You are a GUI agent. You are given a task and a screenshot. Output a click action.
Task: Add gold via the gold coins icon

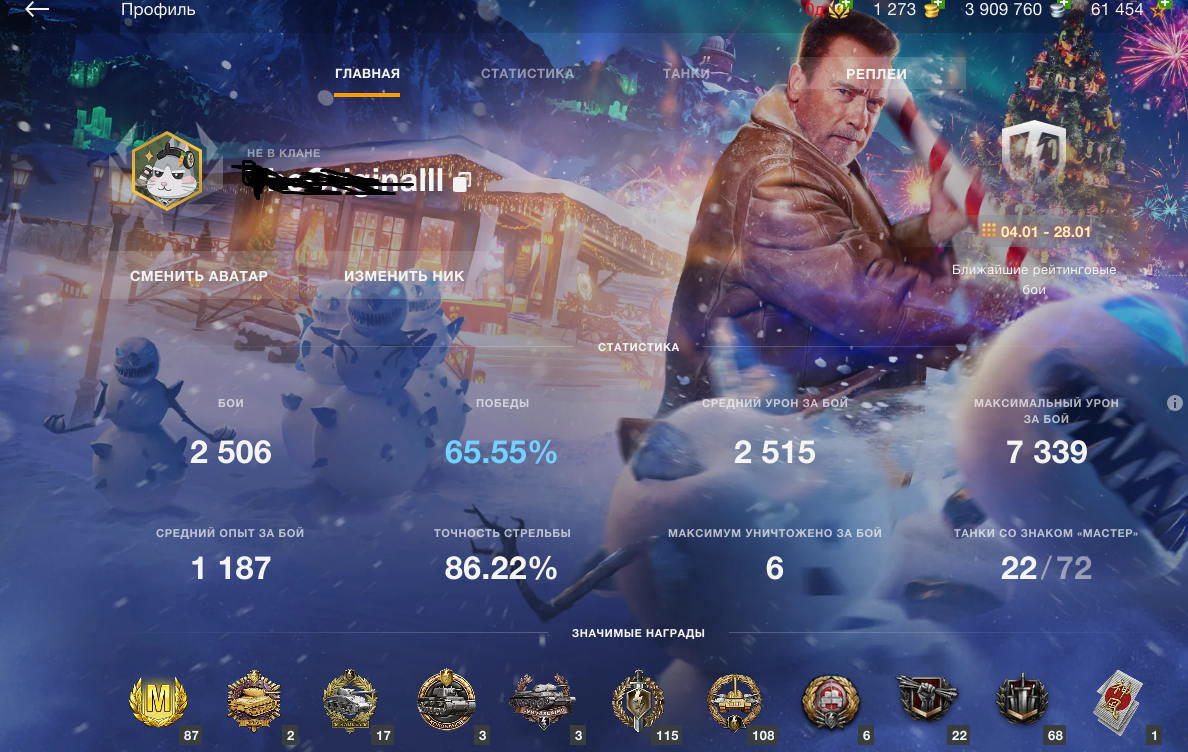(x=934, y=10)
